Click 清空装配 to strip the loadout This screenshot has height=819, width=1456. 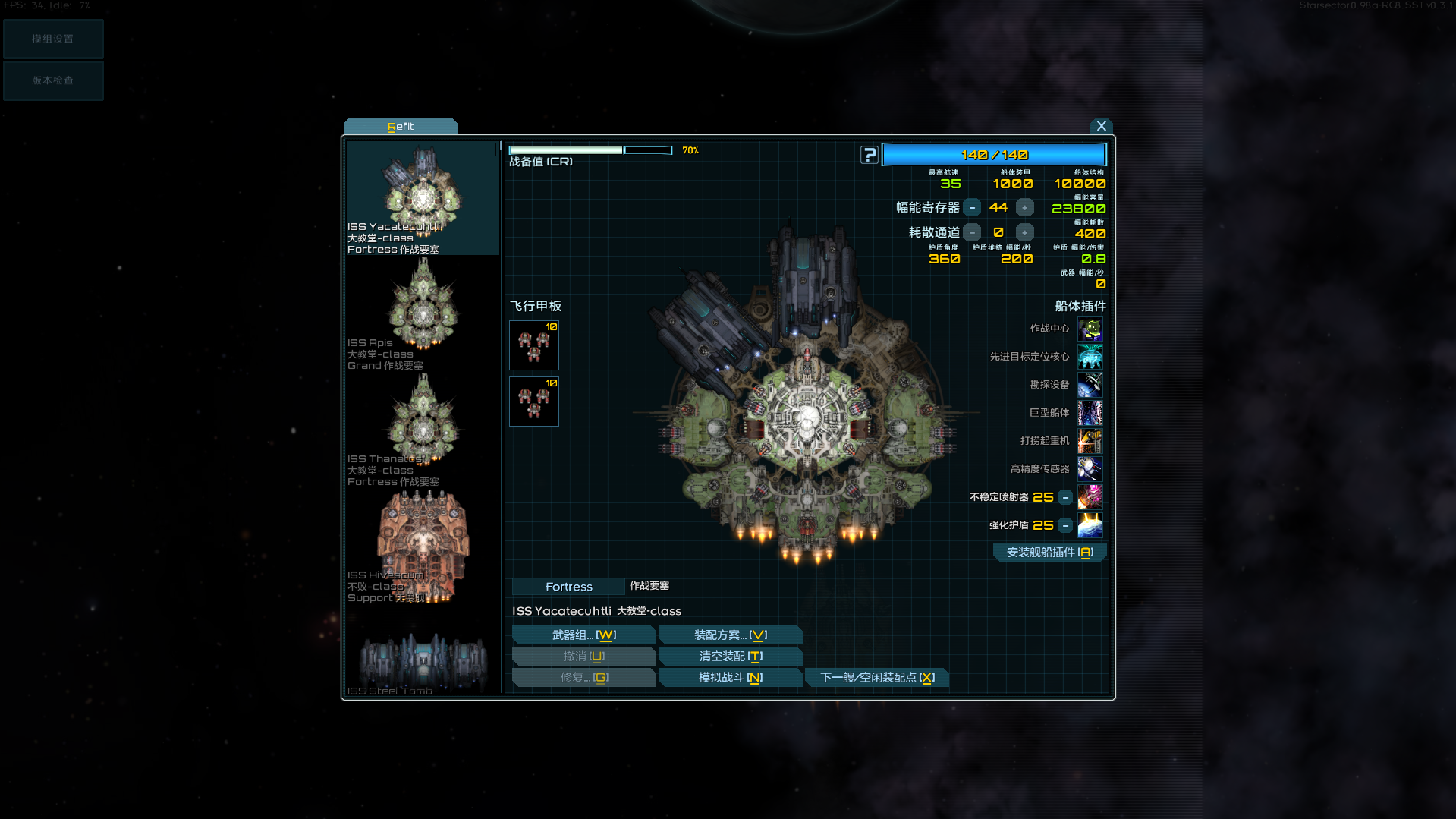point(730,657)
